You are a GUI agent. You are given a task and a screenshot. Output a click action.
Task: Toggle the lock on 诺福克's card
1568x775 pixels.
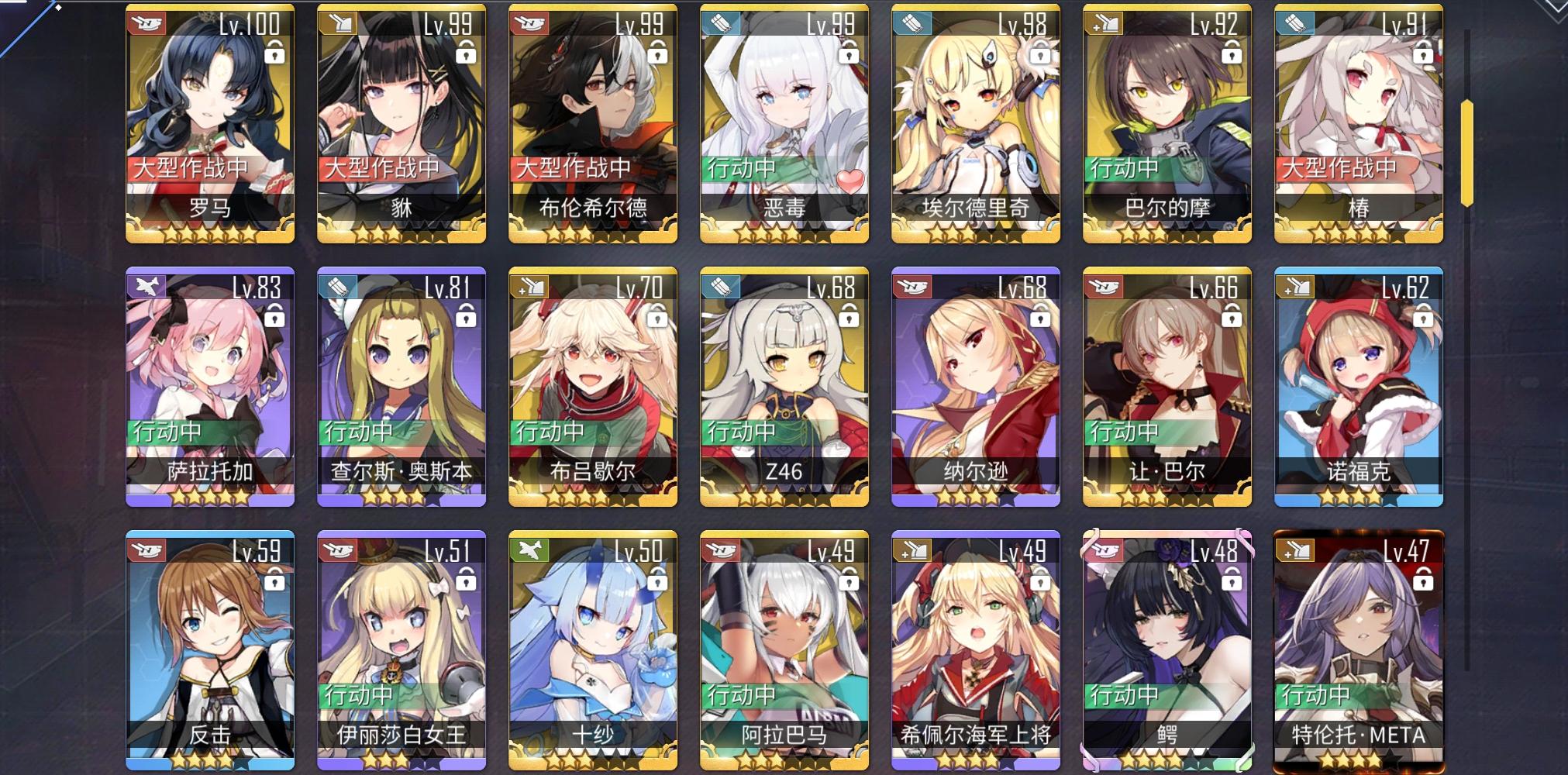point(1425,321)
